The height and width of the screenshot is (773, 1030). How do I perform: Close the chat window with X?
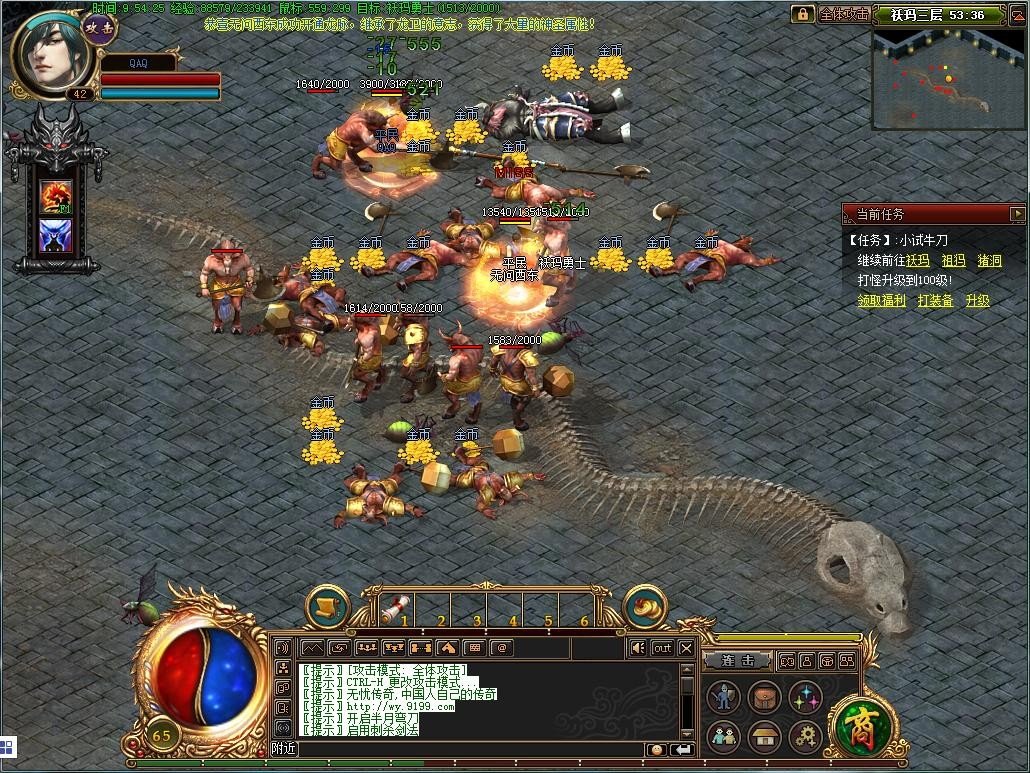(x=686, y=648)
